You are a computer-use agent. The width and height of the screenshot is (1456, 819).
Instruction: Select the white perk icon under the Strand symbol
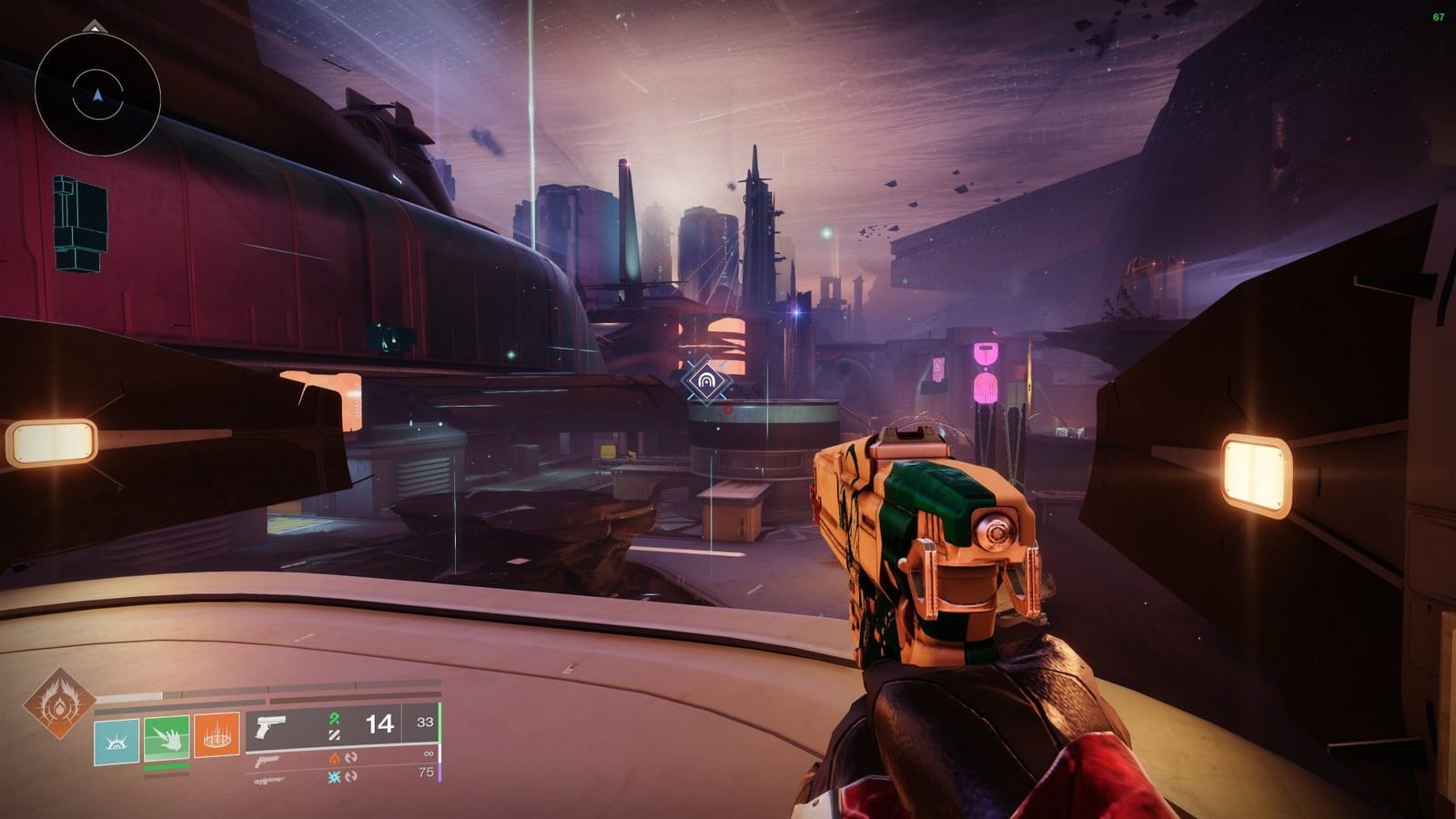(334, 737)
